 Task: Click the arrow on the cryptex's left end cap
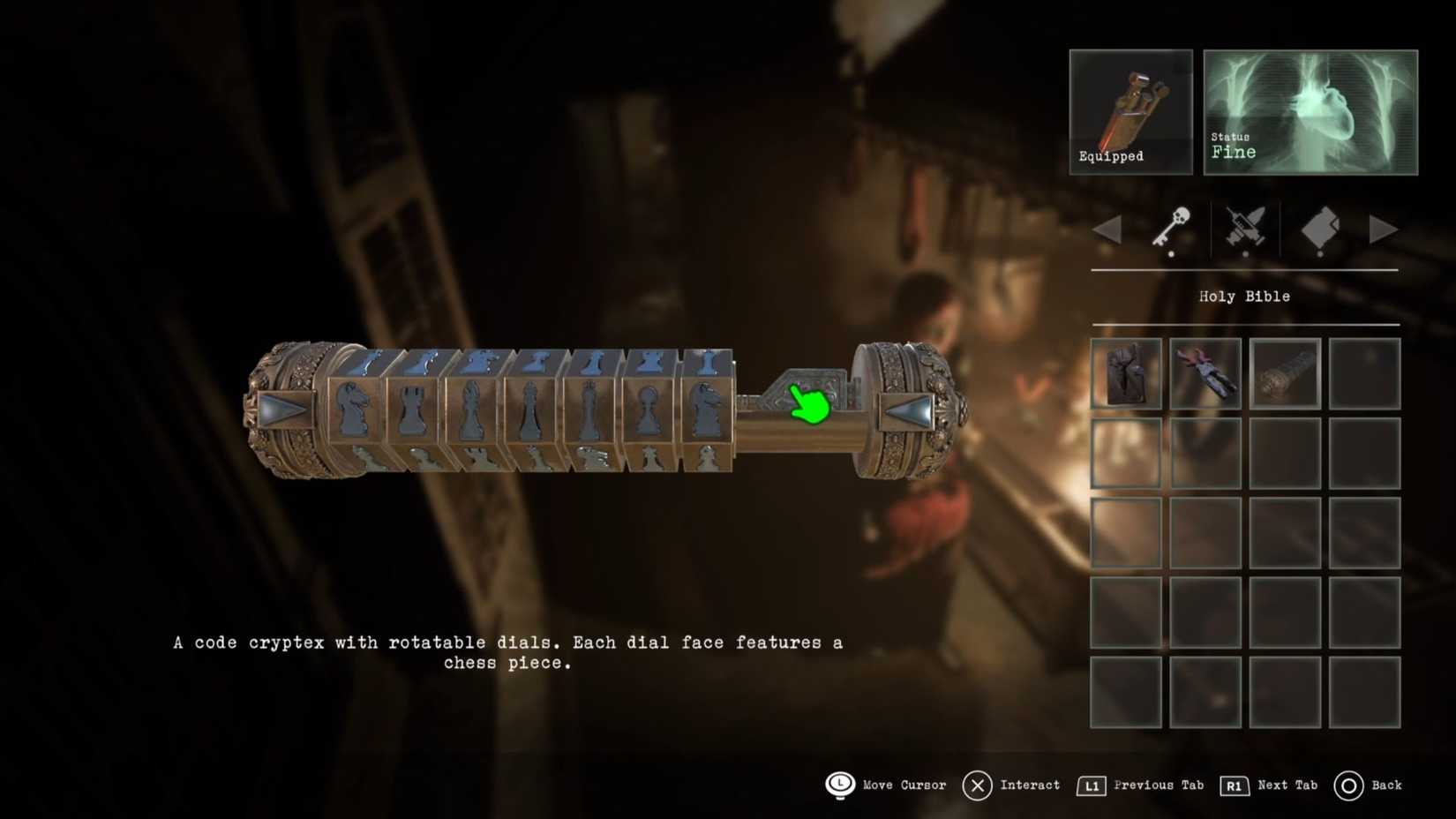click(x=284, y=410)
